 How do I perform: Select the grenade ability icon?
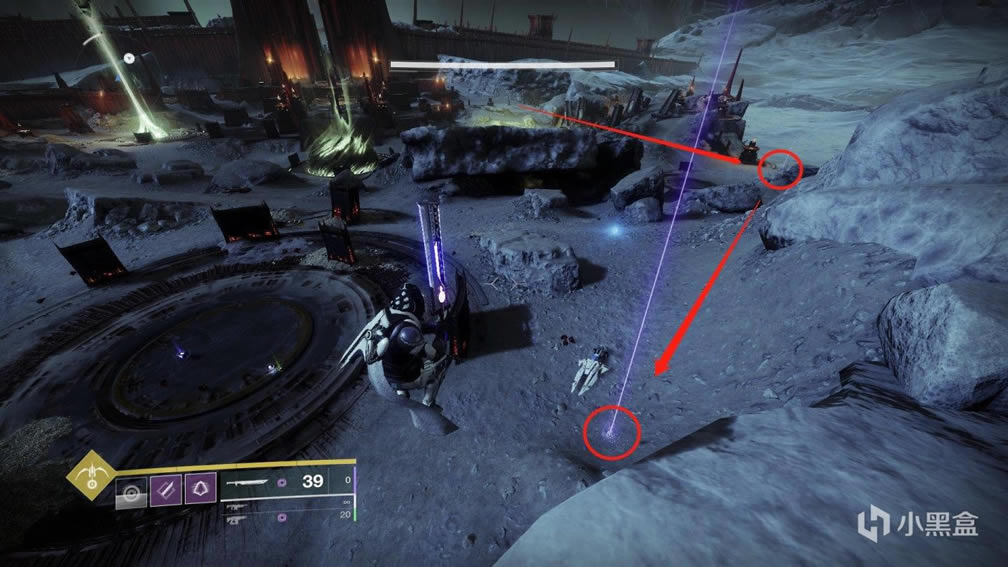click(130, 492)
